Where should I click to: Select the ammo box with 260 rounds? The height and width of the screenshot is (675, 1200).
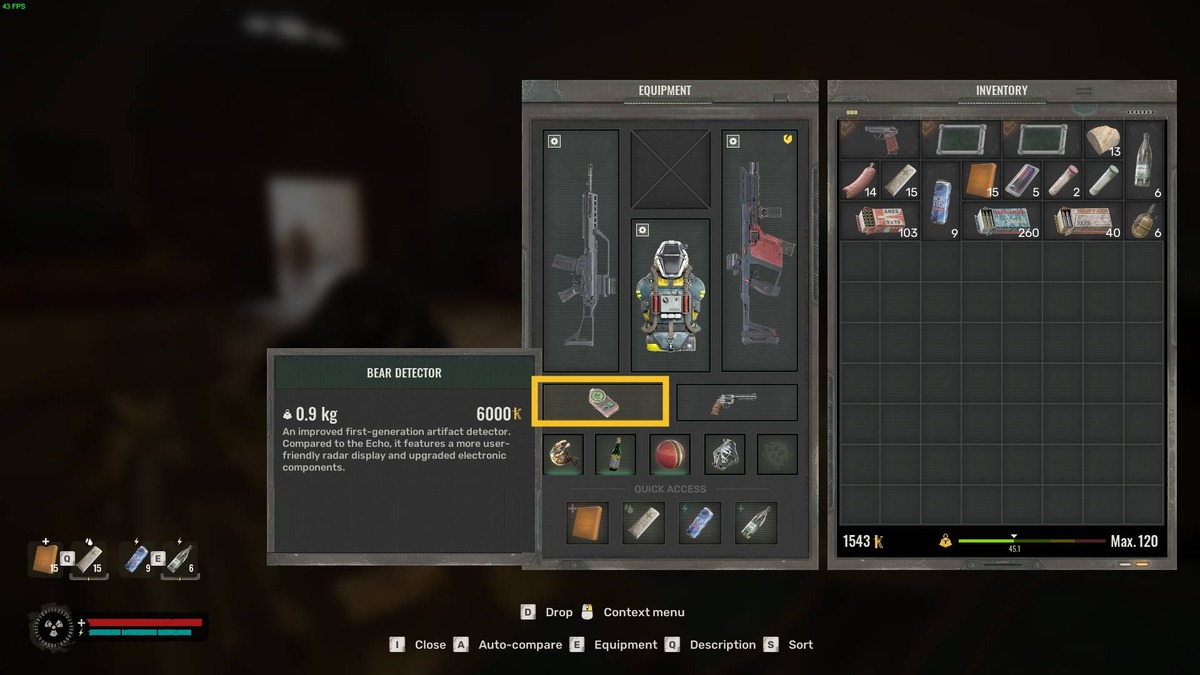point(1002,221)
